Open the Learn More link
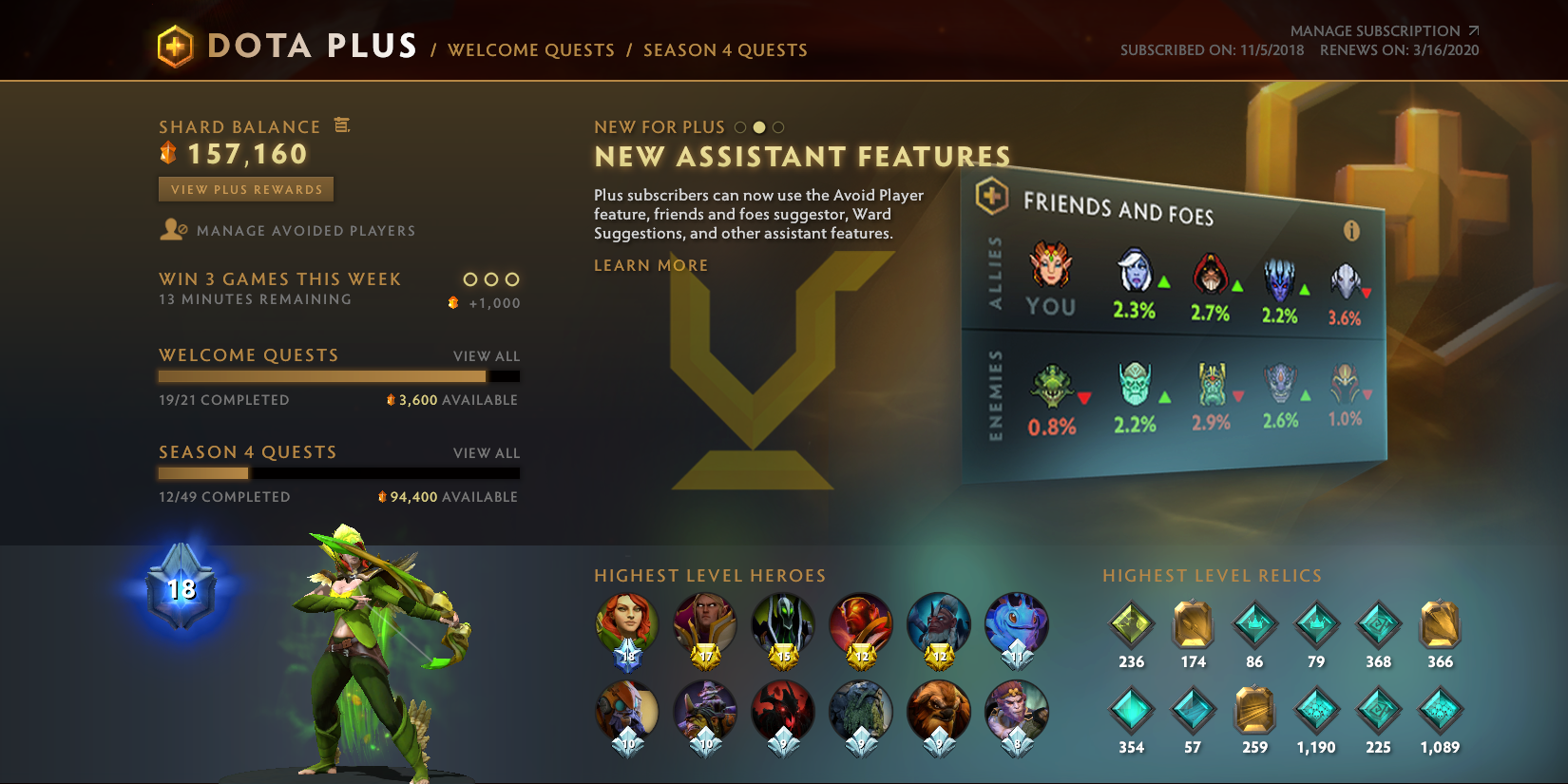Screen dimensions: 1568x784 649,265
